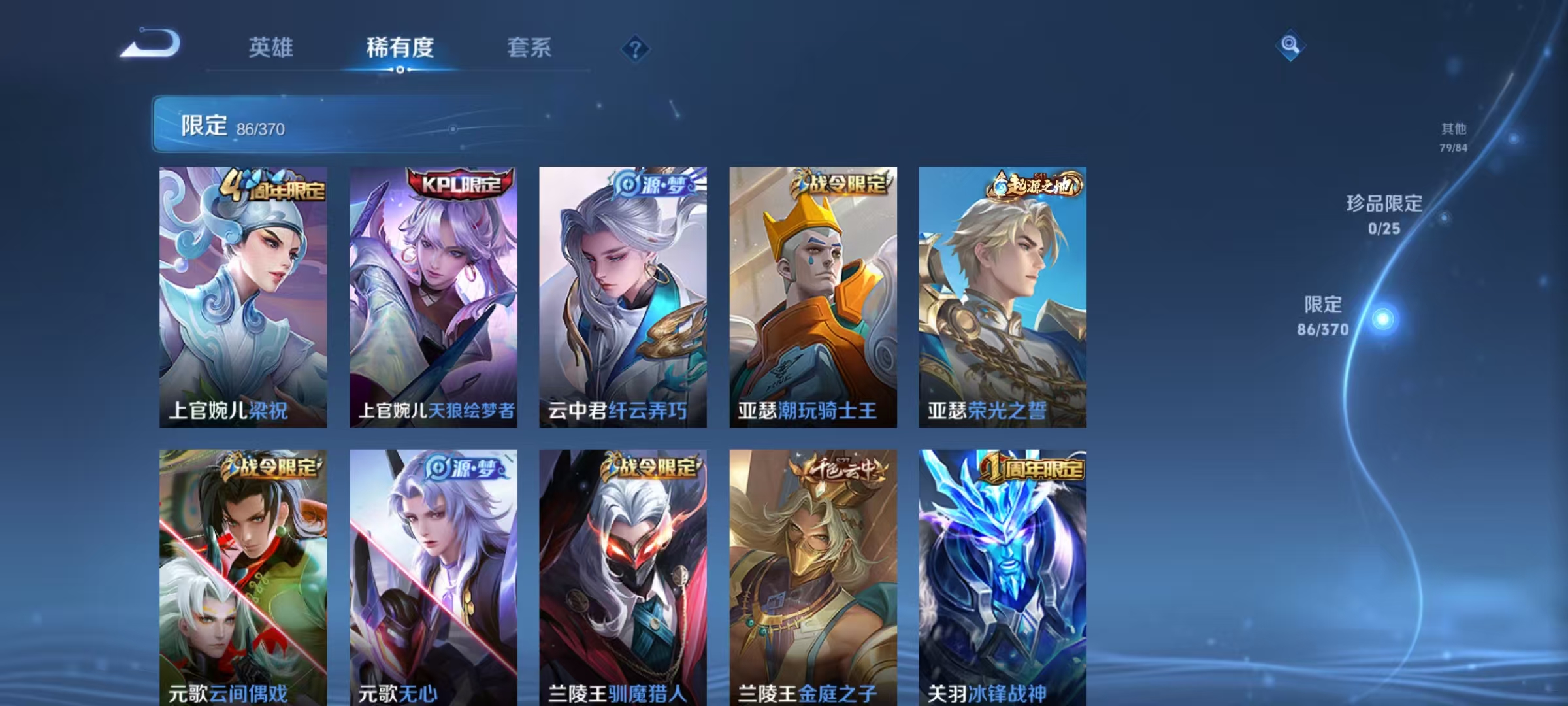Switch to the 套系 tab
This screenshot has width=1568, height=706.
[530, 47]
